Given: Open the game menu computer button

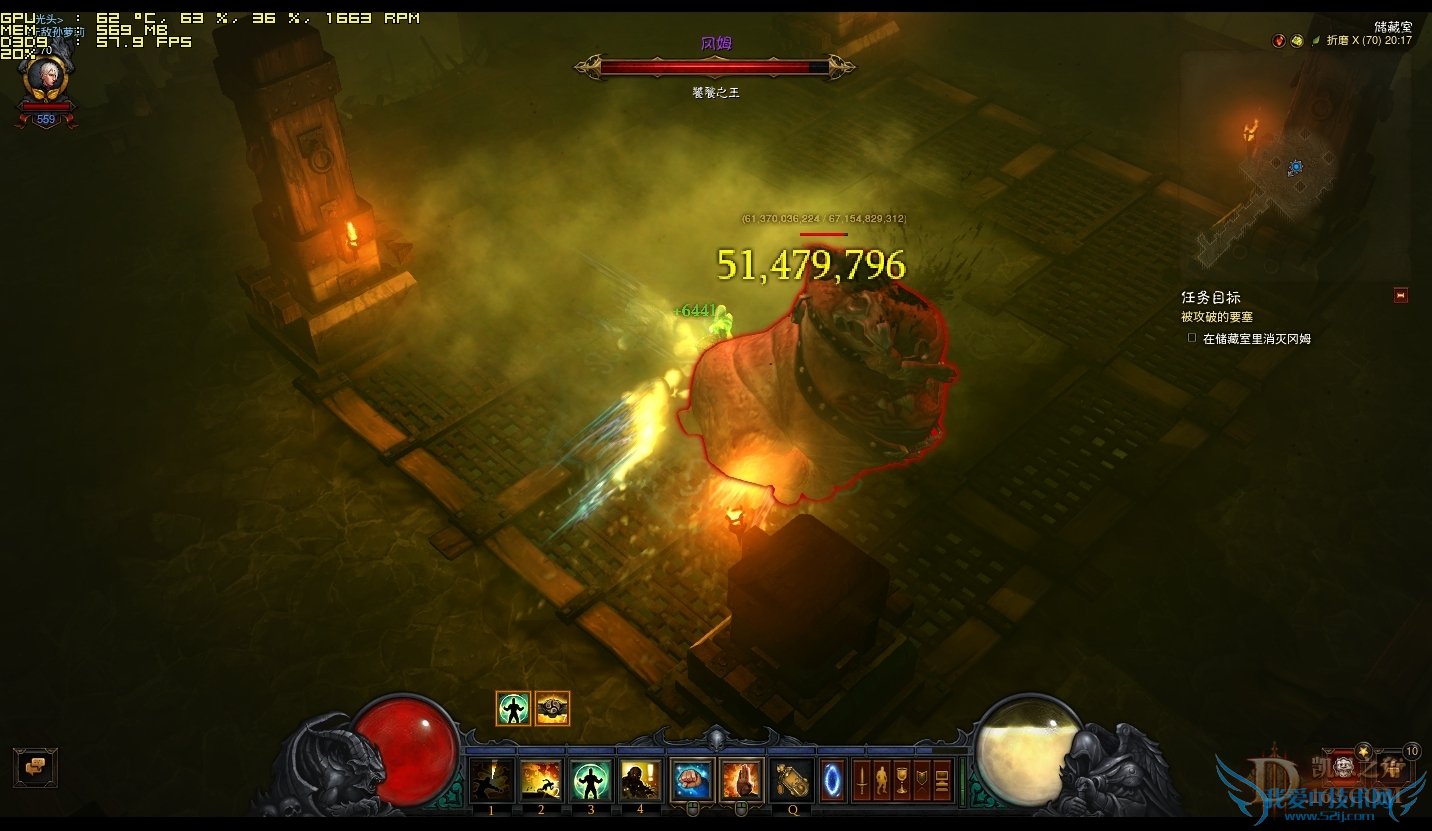Looking at the screenshot, I should coord(941,780).
